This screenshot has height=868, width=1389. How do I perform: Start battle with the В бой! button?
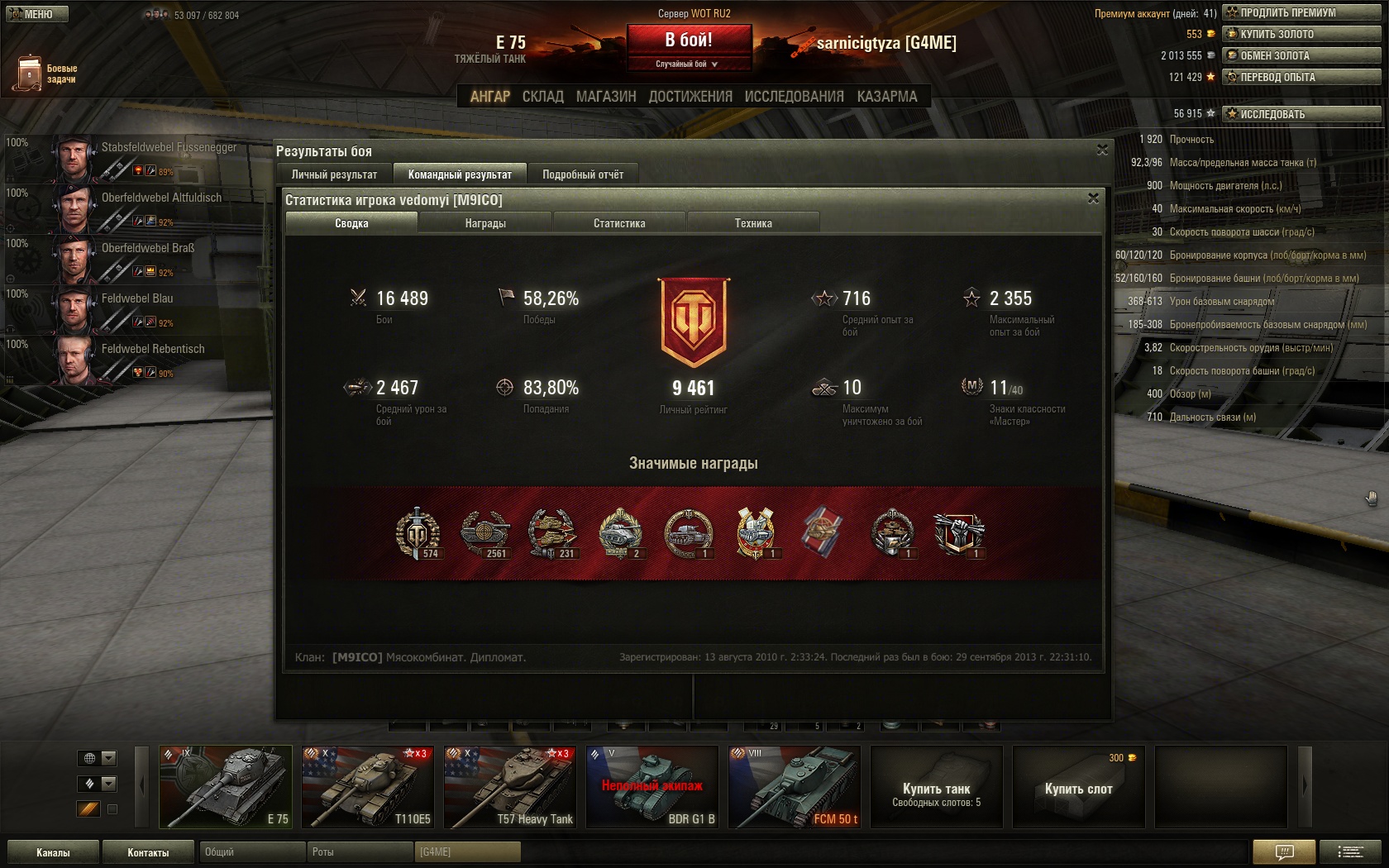(x=689, y=41)
